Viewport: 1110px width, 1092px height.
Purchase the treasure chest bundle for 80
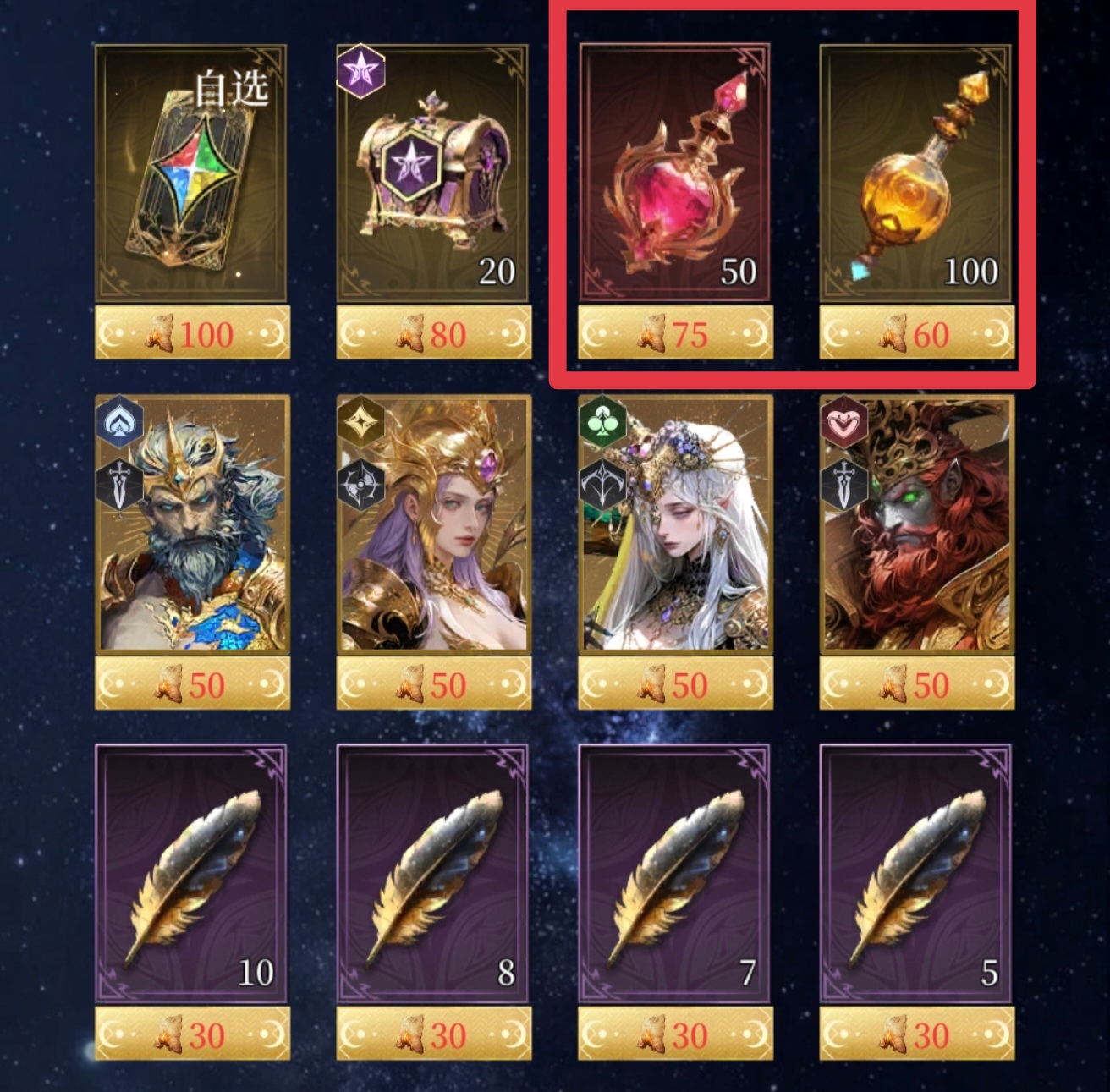tap(434, 335)
